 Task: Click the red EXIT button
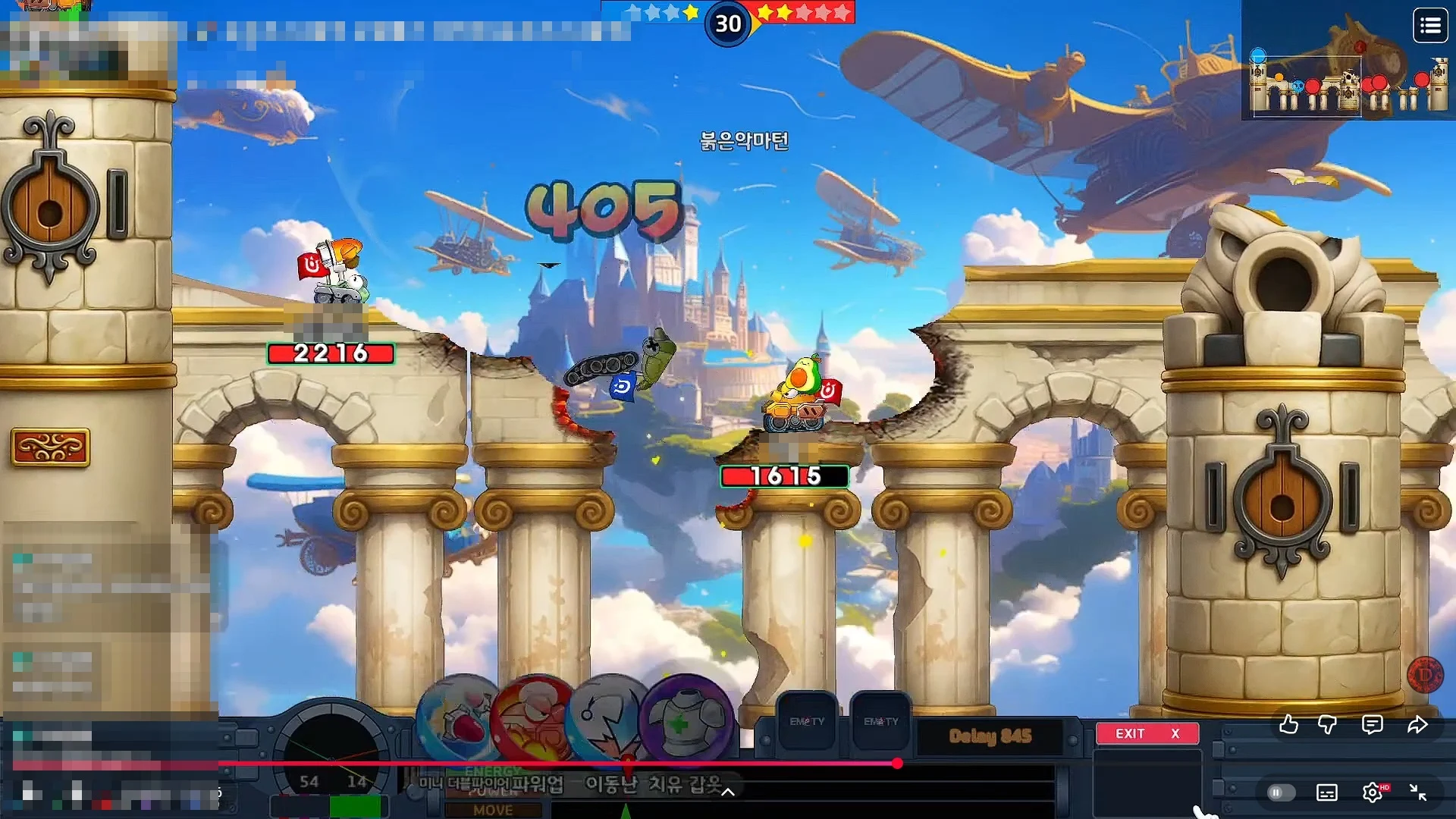tap(1147, 733)
